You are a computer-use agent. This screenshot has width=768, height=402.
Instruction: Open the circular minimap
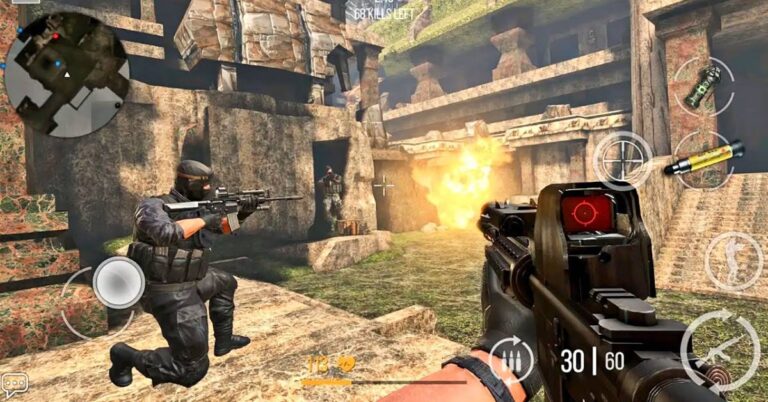point(66,73)
